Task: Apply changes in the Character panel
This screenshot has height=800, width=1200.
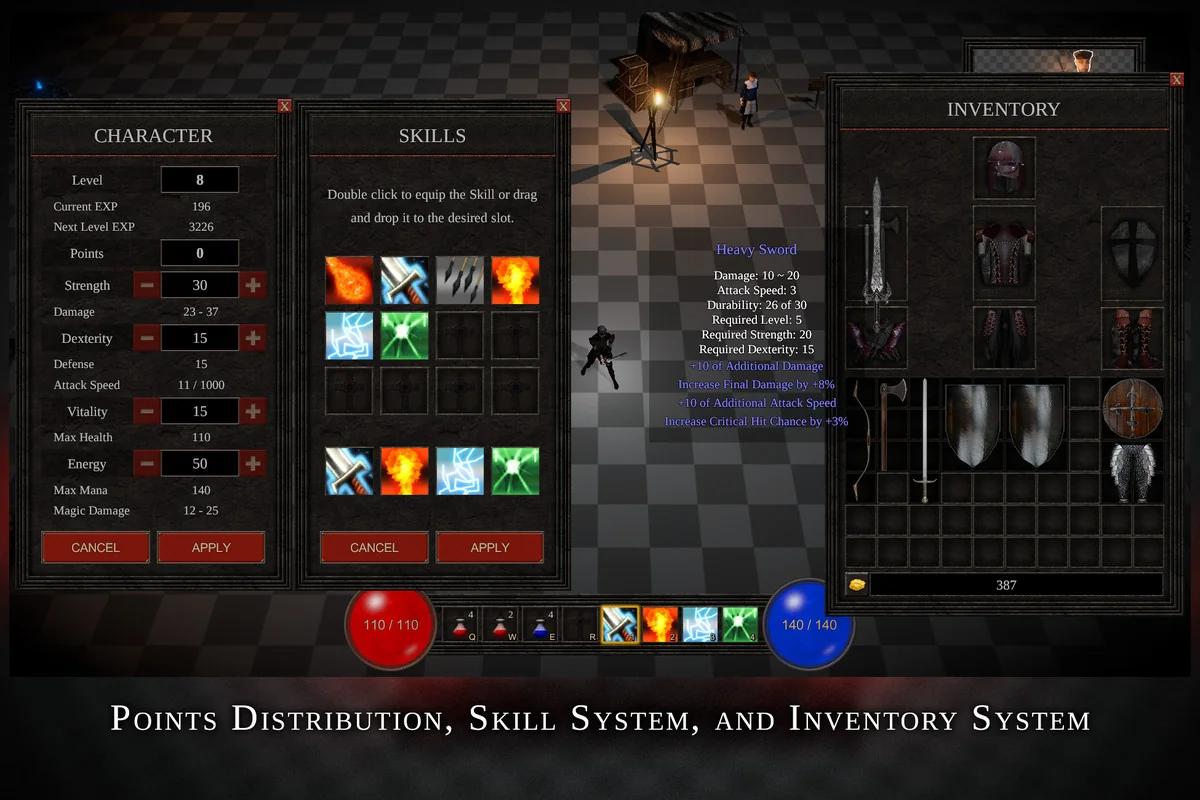Action: click(211, 547)
